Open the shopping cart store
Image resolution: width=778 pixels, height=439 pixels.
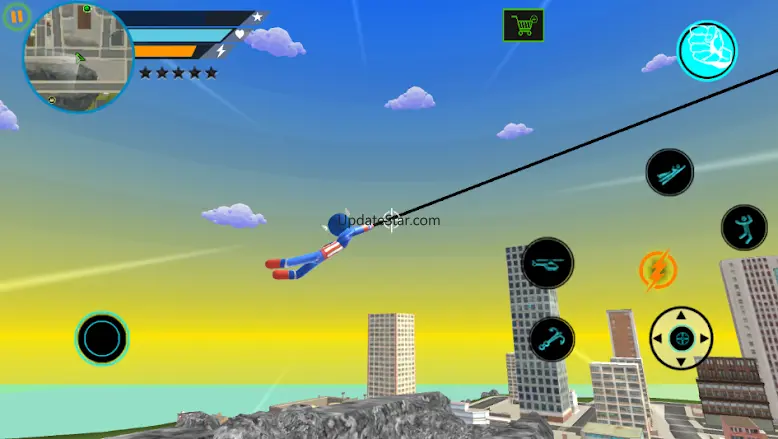click(x=523, y=26)
